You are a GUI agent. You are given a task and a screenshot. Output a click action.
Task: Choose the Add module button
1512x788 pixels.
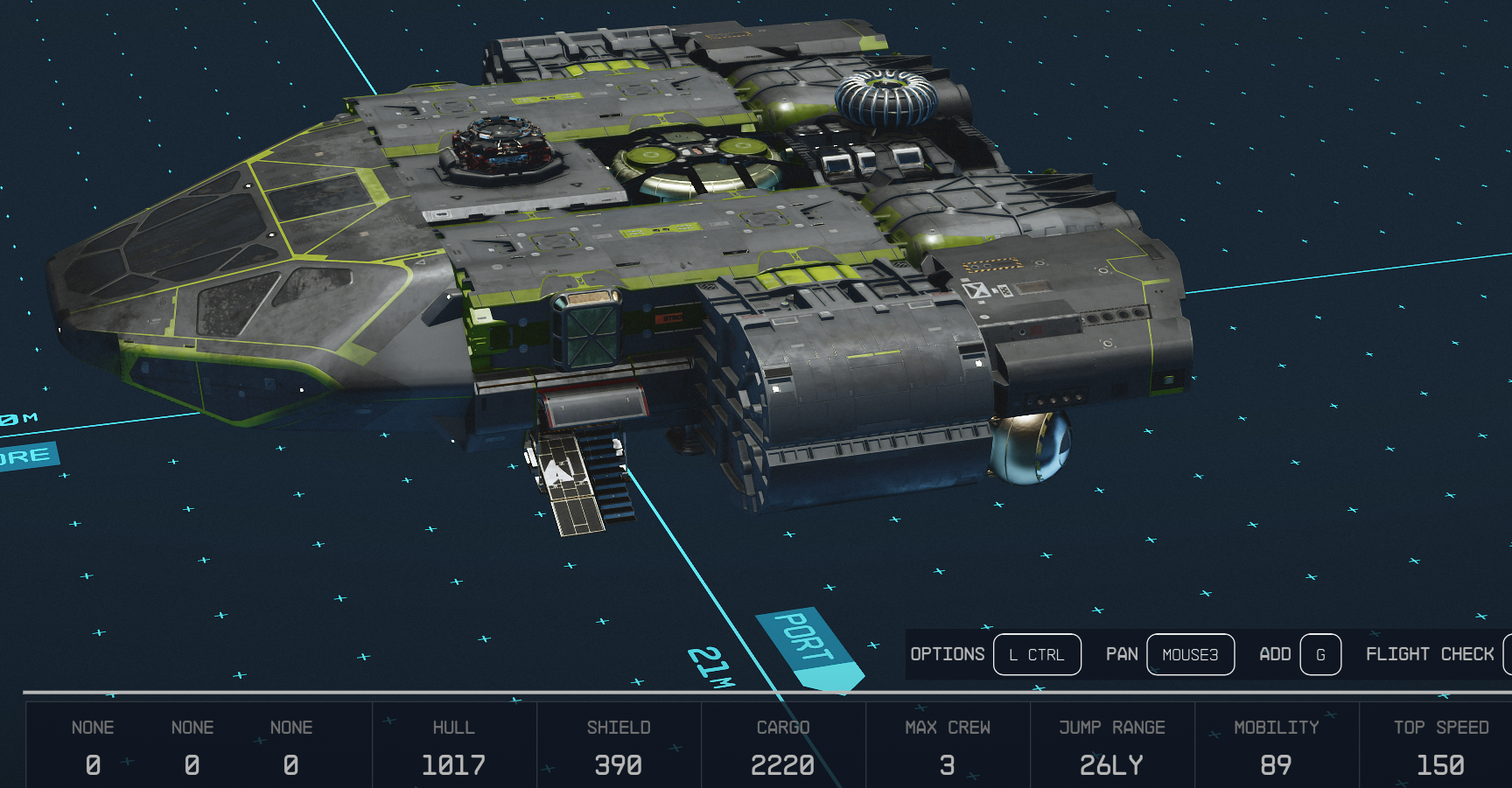coord(1319,654)
